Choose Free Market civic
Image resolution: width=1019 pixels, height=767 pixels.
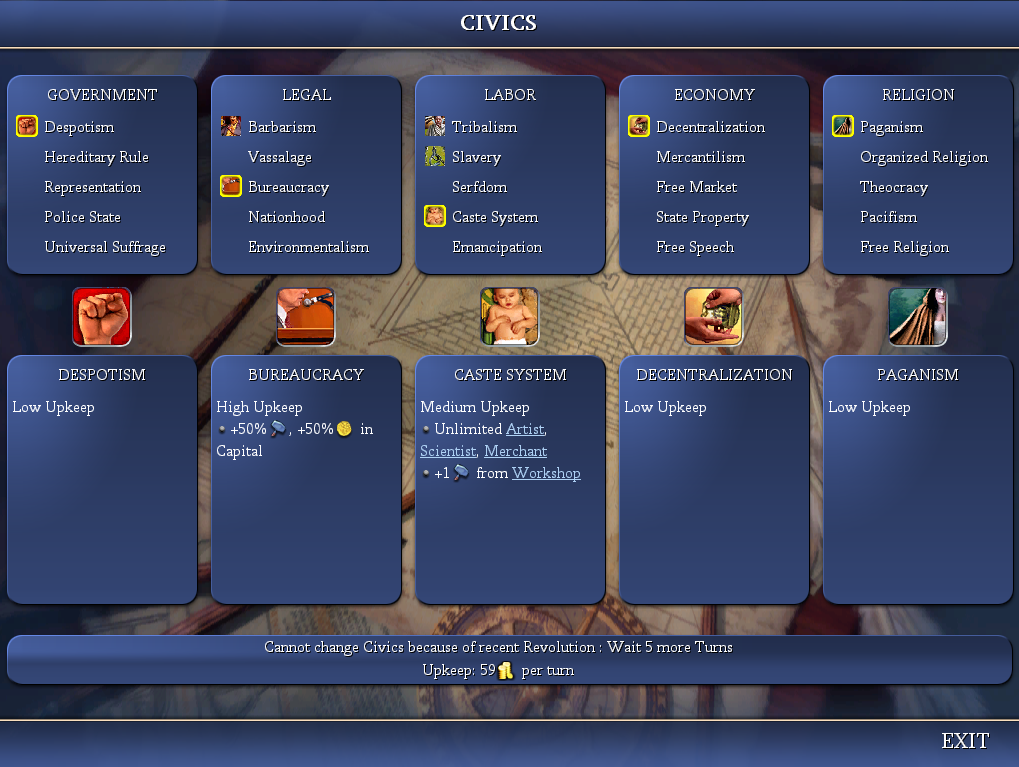pos(696,187)
